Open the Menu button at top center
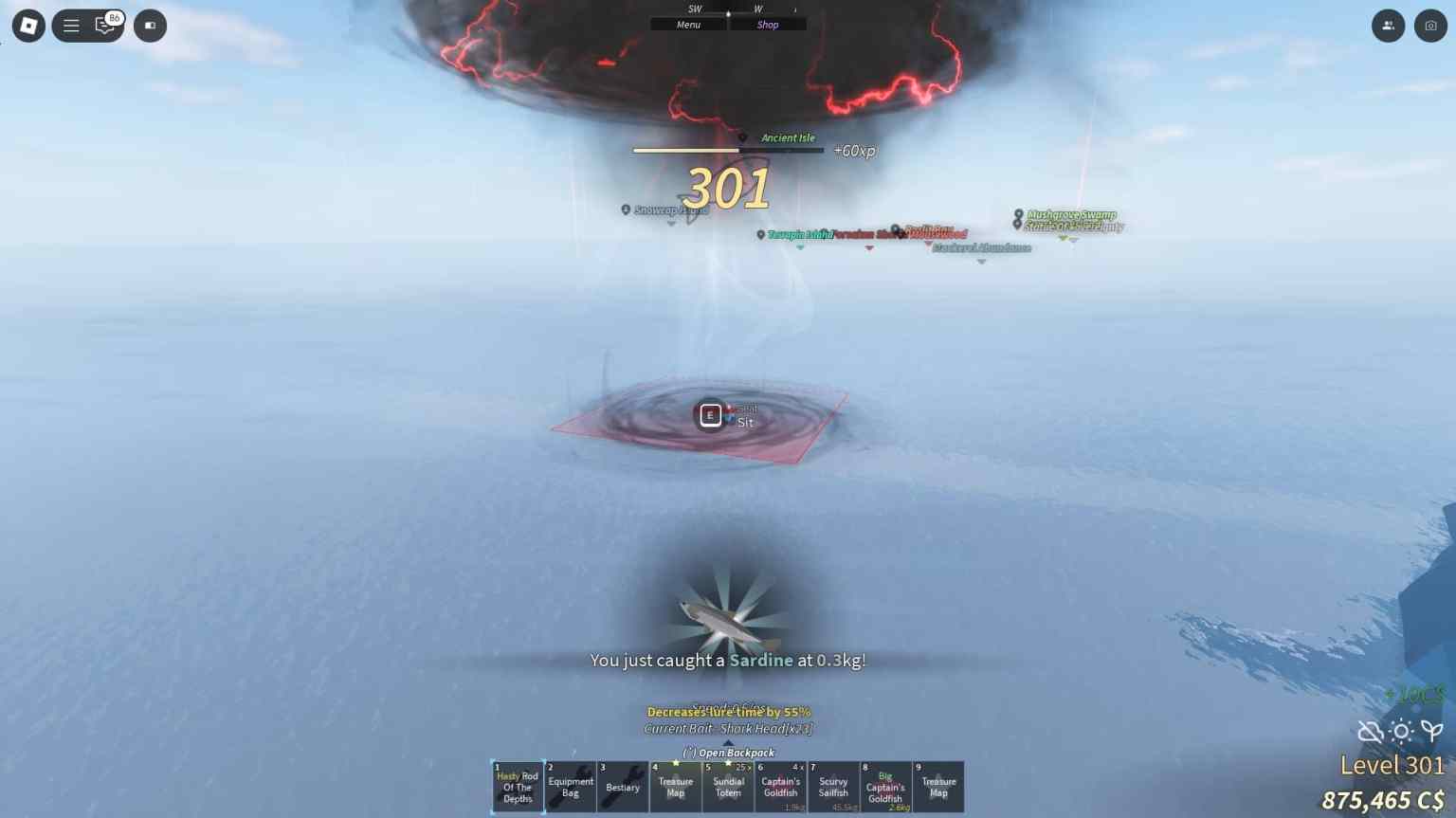 point(688,24)
